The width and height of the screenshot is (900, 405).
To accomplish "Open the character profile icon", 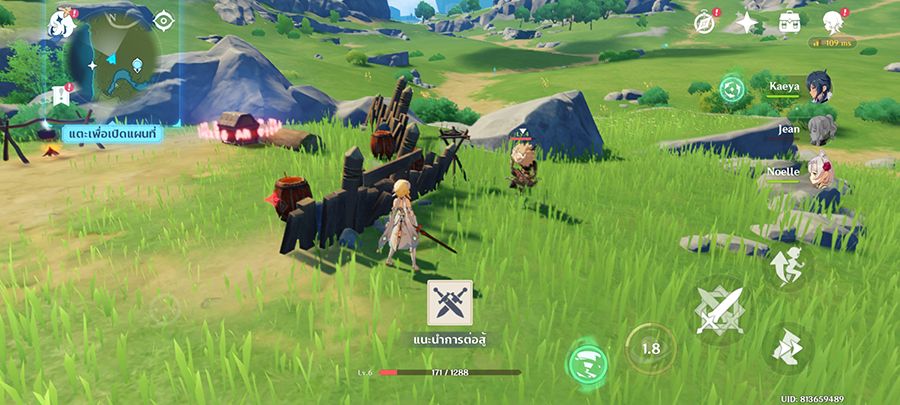I will [832, 22].
